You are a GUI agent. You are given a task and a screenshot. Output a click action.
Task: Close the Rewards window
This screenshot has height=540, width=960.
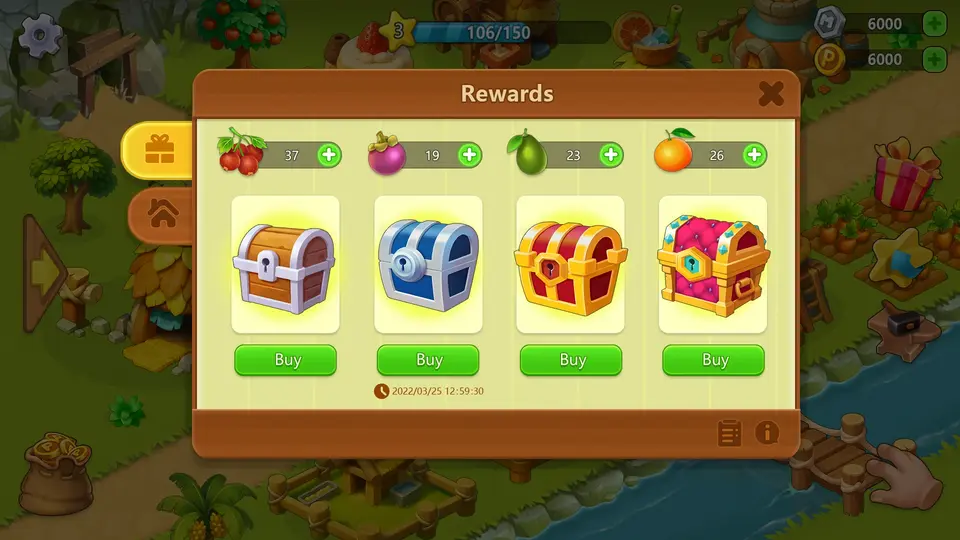coord(770,94)
